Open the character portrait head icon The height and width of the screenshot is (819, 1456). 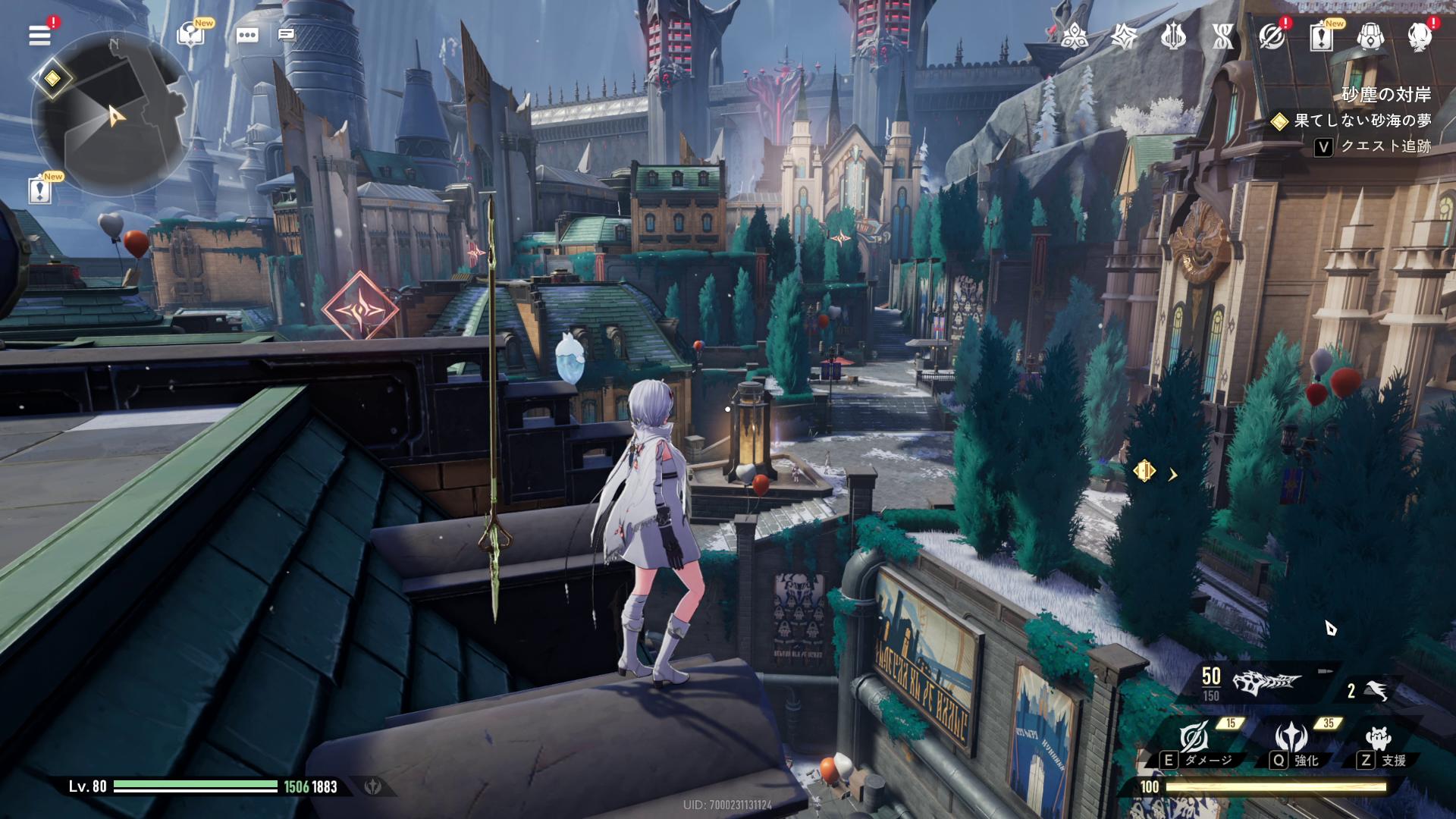click(1419, 36)
